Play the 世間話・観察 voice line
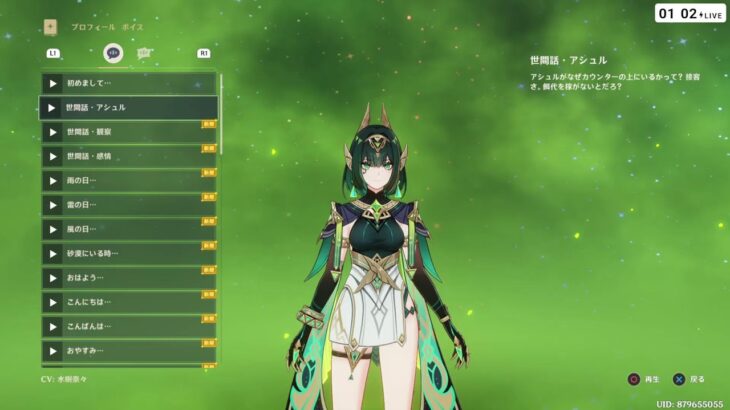Viewport: 730px width, 410px height. tap(53, 132)
